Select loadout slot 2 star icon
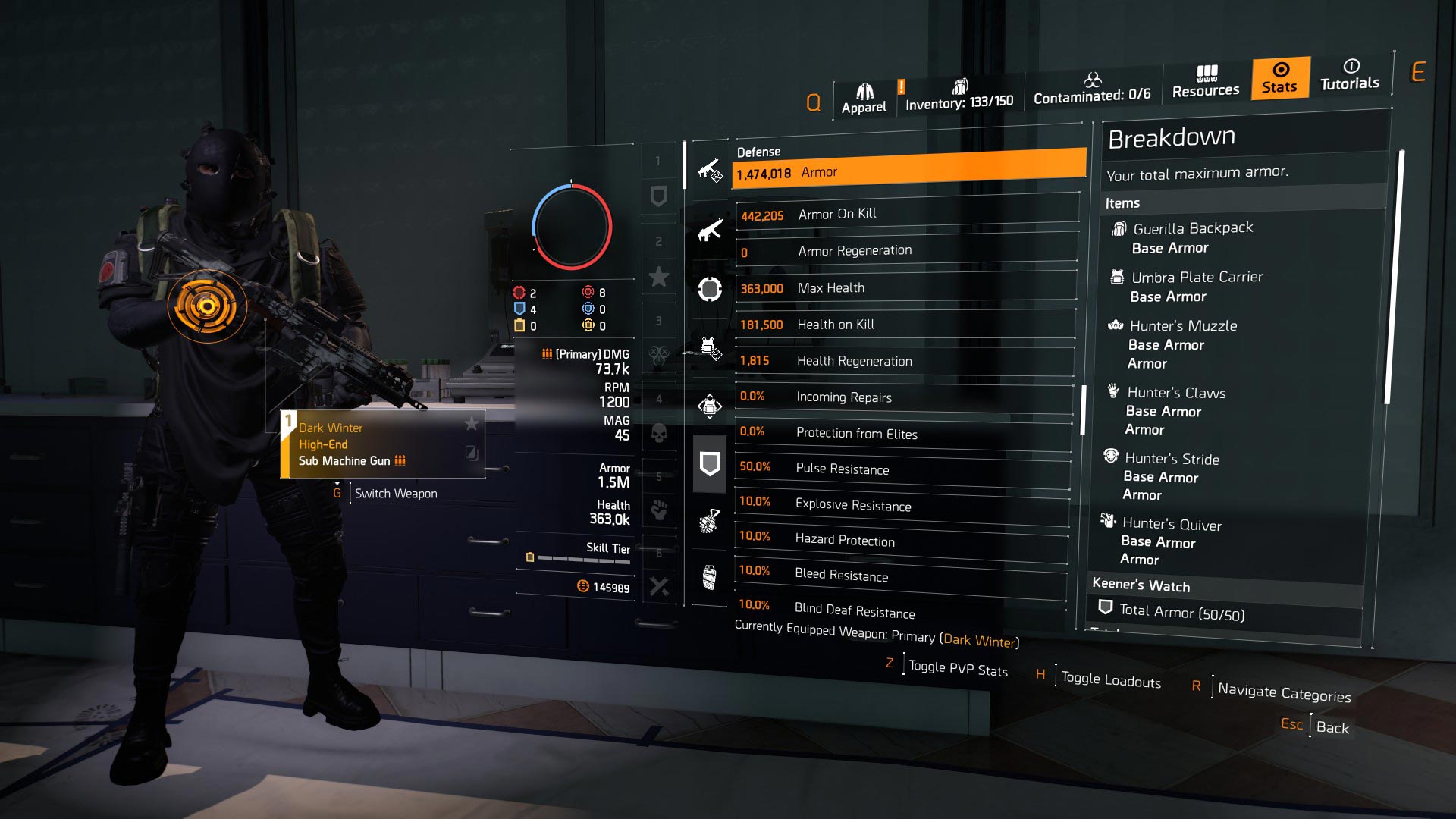This screenshot has height=819, width=1456. click(x=659, y=277)
